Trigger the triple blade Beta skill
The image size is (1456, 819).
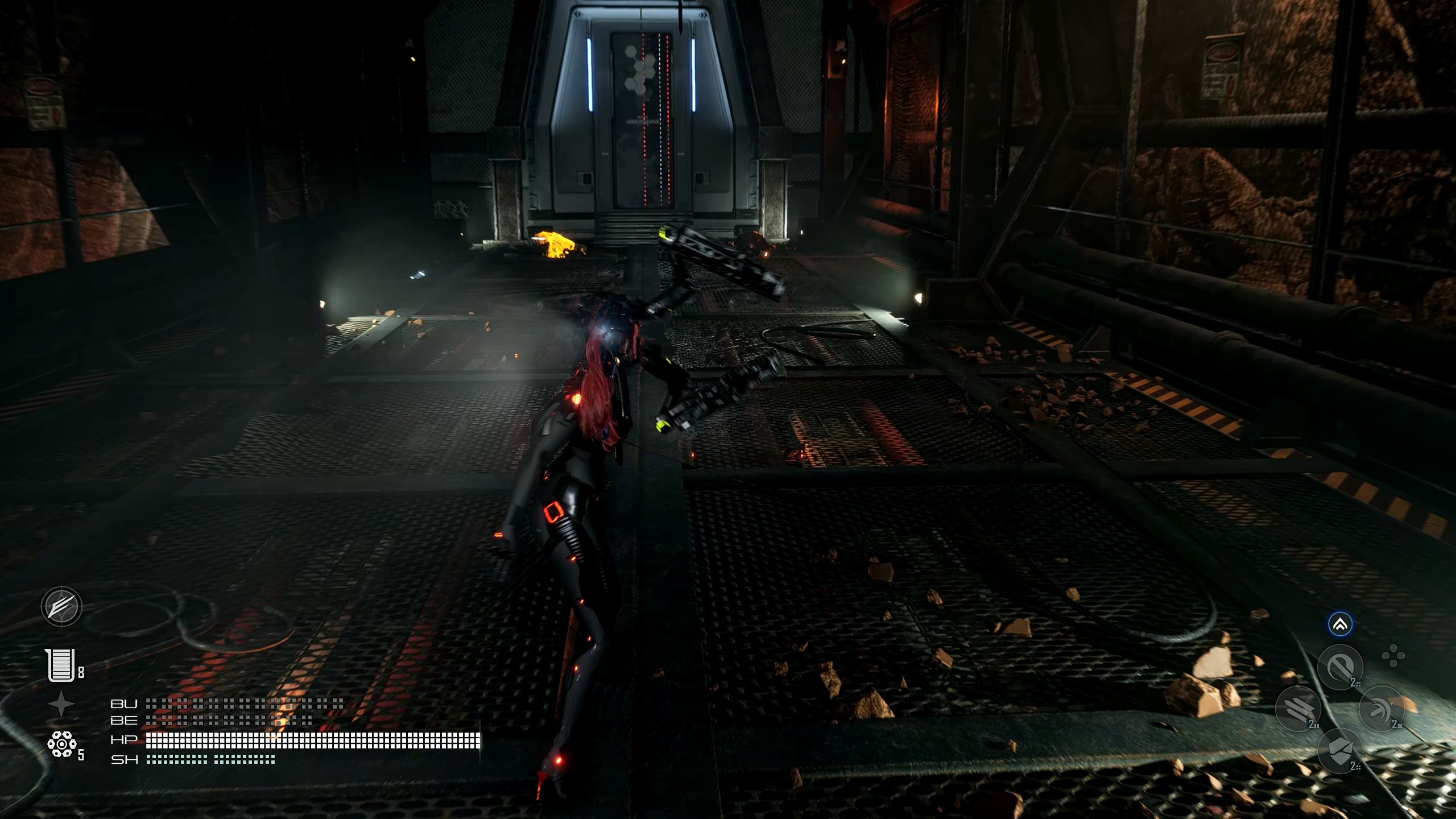(x=1298, y=709)
